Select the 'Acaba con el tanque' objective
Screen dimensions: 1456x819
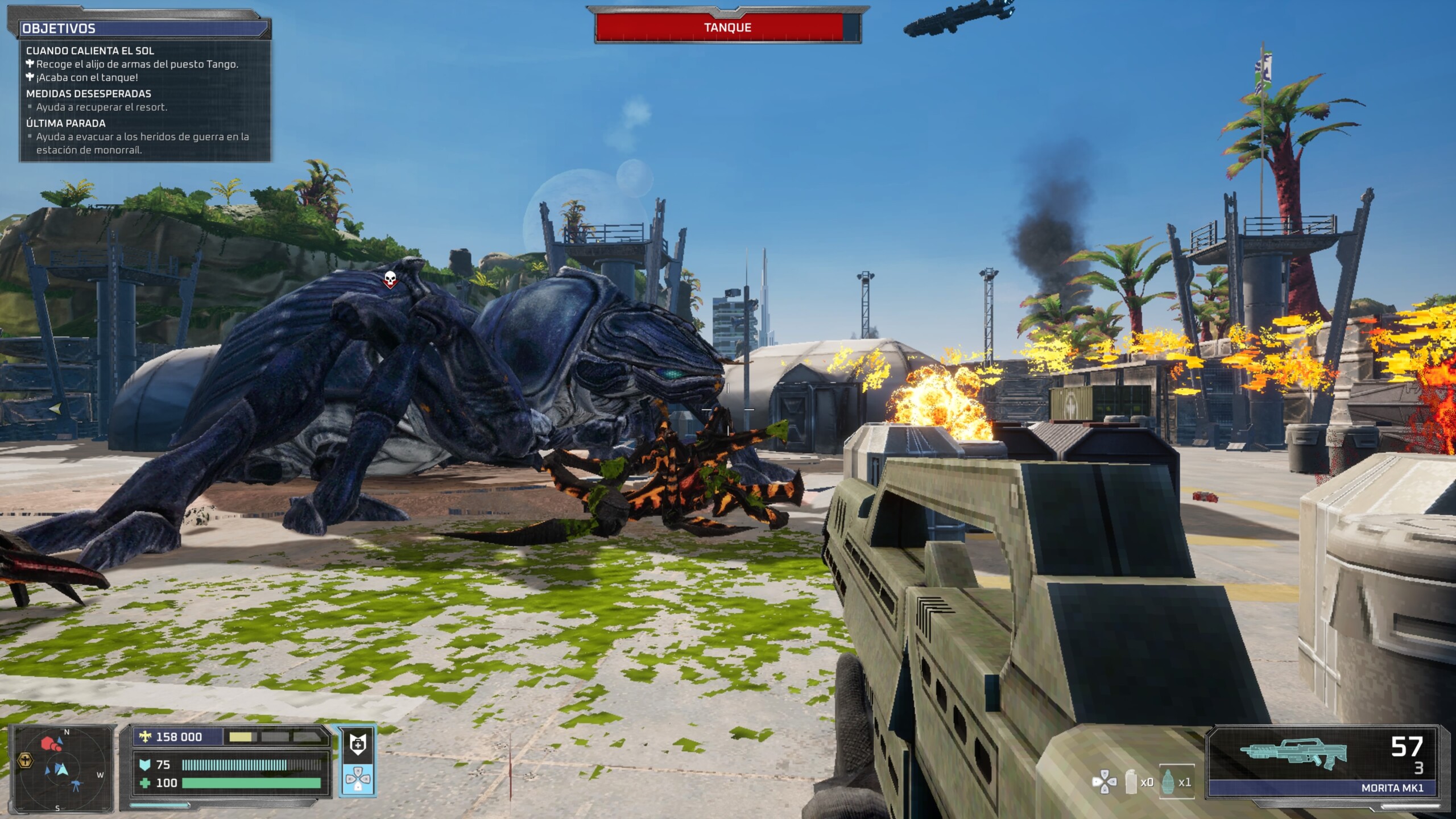coord(87,77)
